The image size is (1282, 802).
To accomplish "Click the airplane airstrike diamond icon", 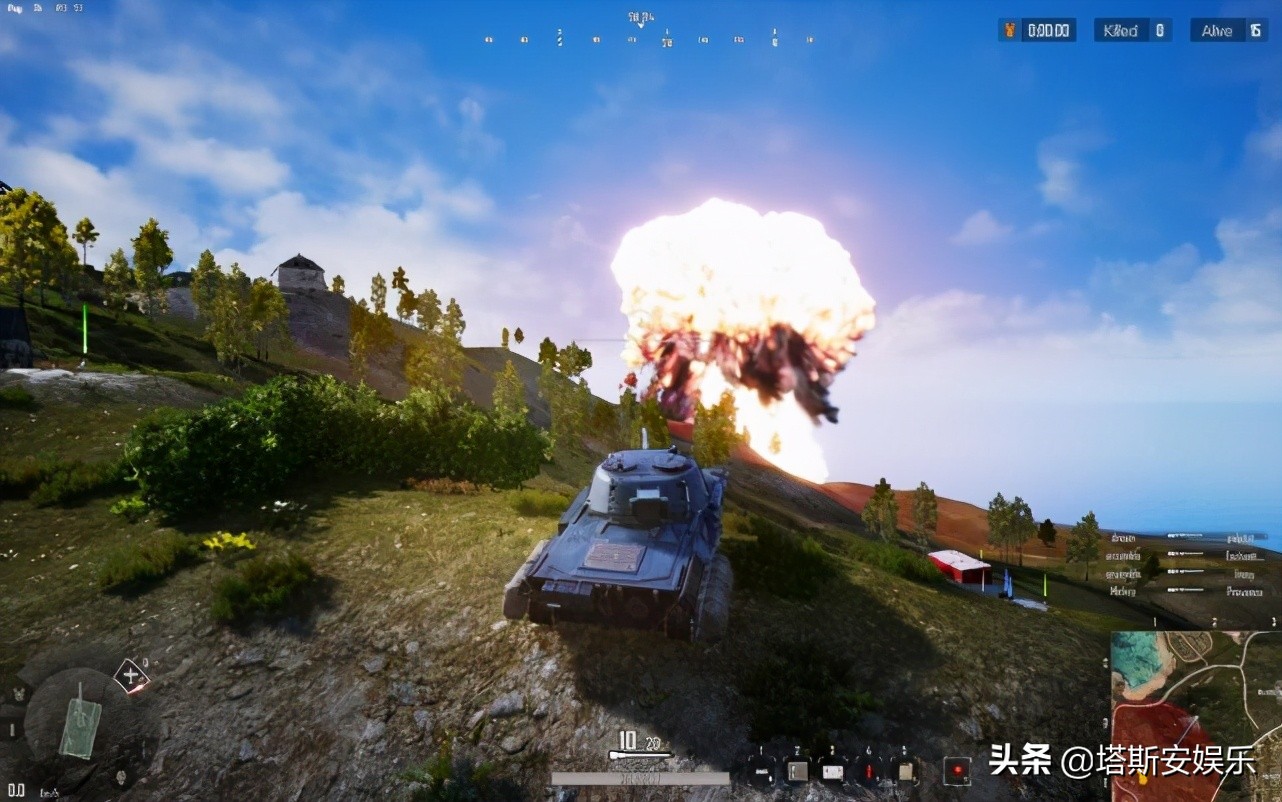I will 132,675.
